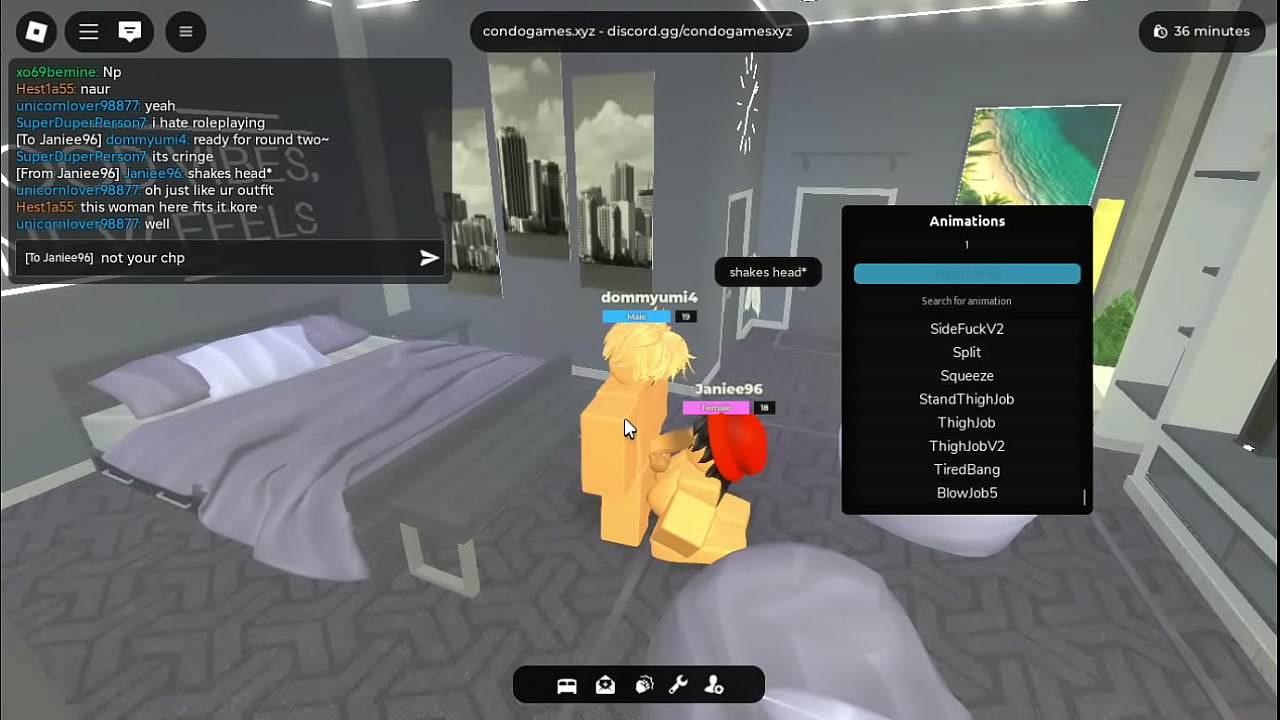Open the three-line hamburger menu

89,32
